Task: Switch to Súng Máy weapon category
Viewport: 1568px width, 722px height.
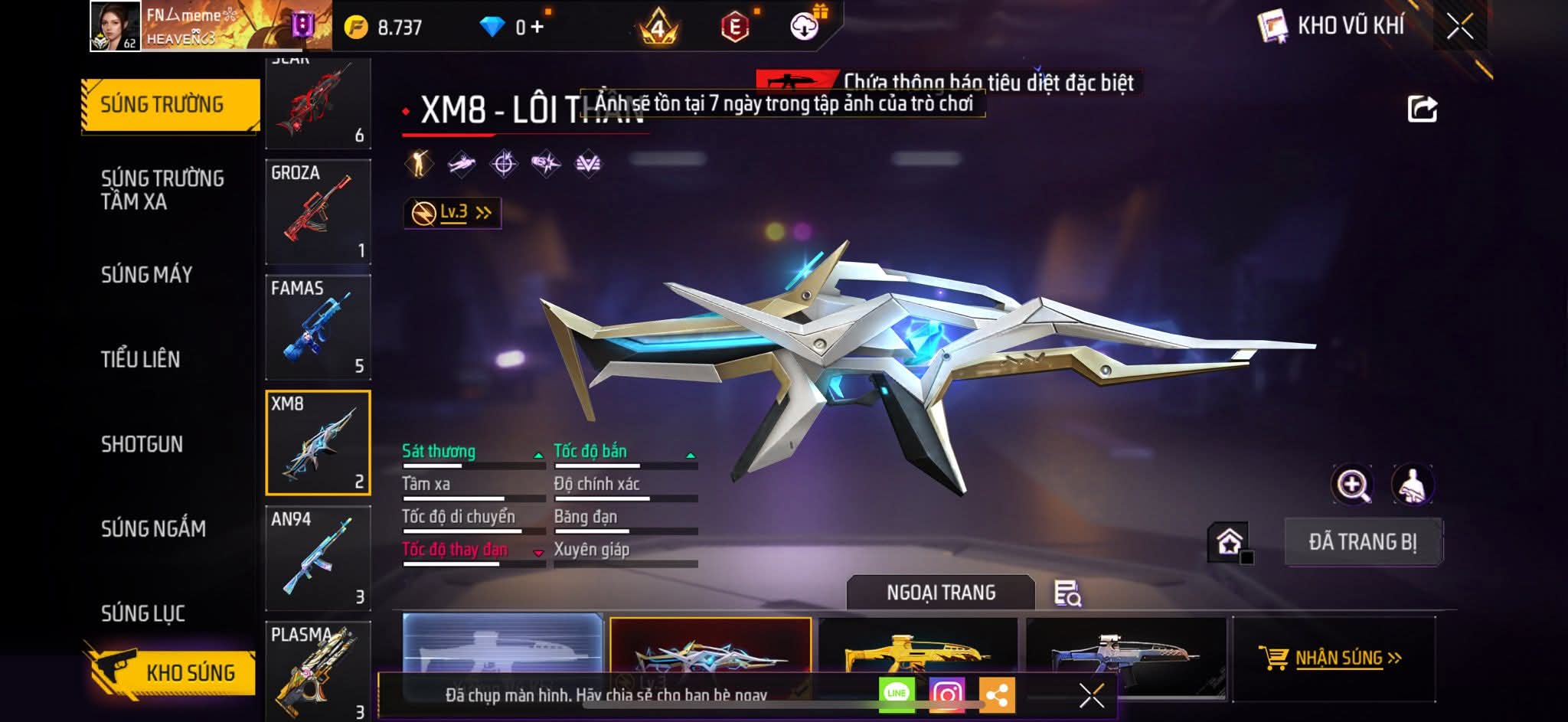Action: point(146,275)
